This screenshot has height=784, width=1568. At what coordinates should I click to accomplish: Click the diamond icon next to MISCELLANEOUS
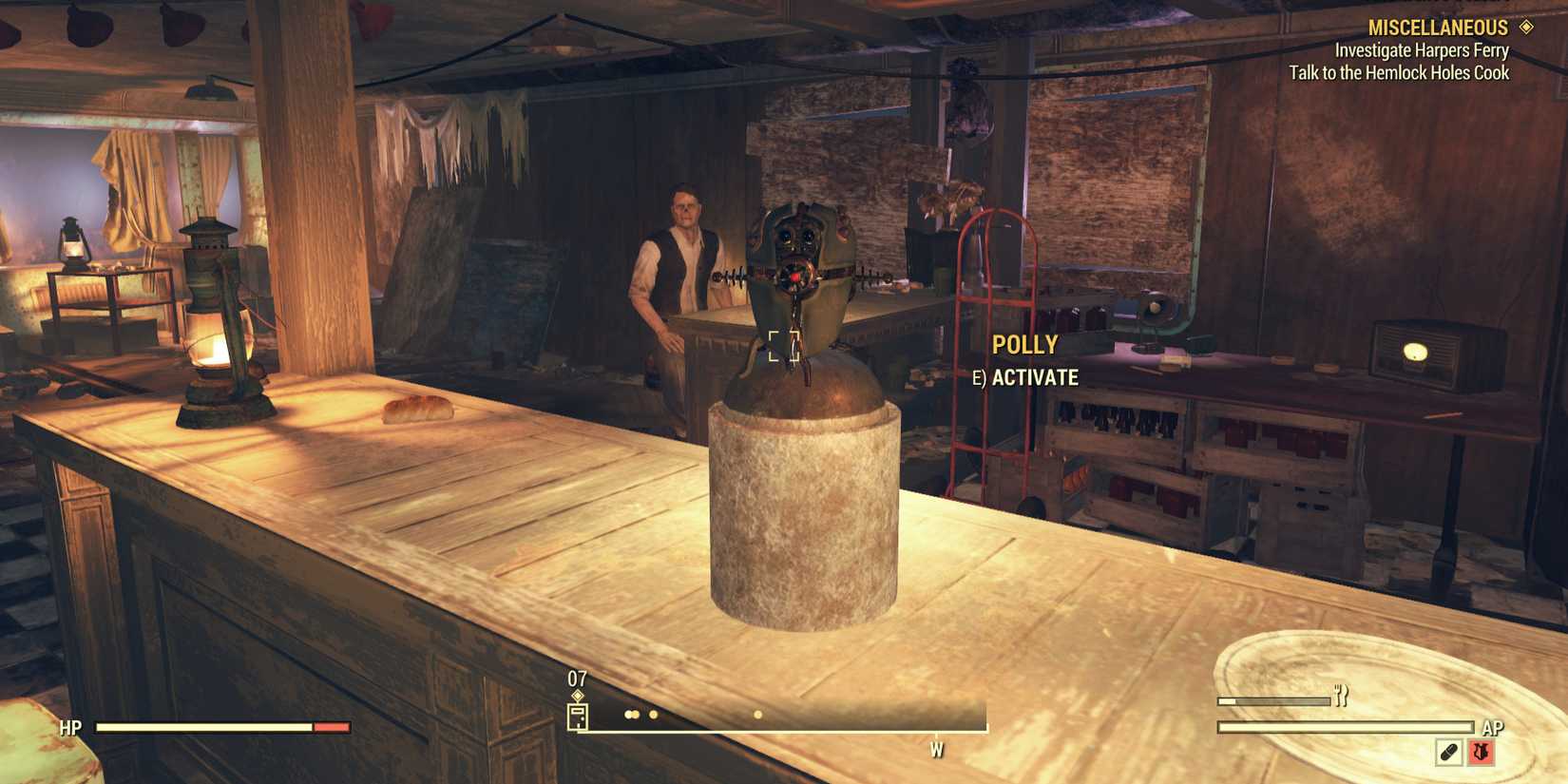click(x=1527, y=28)
